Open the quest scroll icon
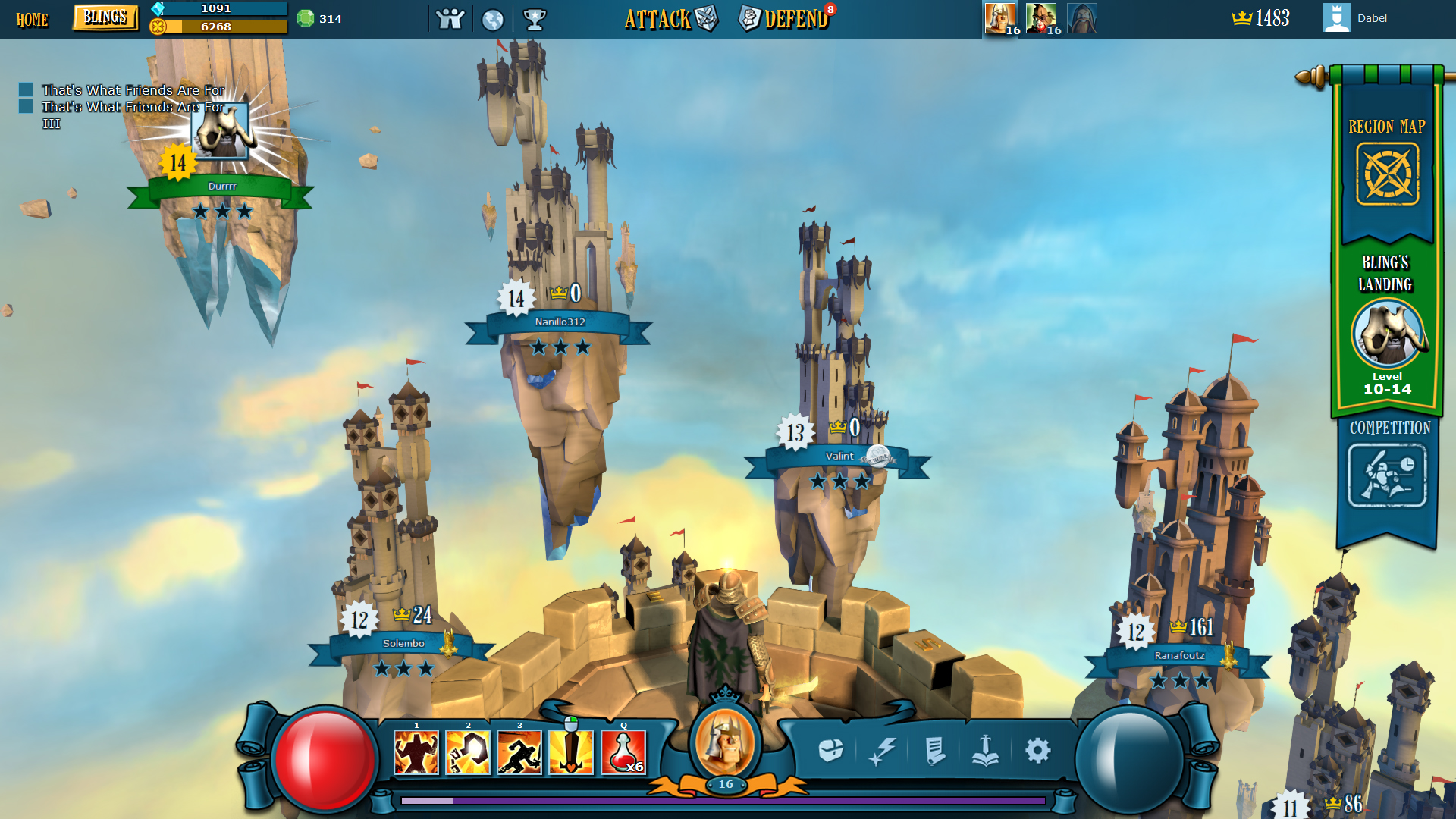The width and height of the screenshot is (1456, 819). click(x=934, y=751)
